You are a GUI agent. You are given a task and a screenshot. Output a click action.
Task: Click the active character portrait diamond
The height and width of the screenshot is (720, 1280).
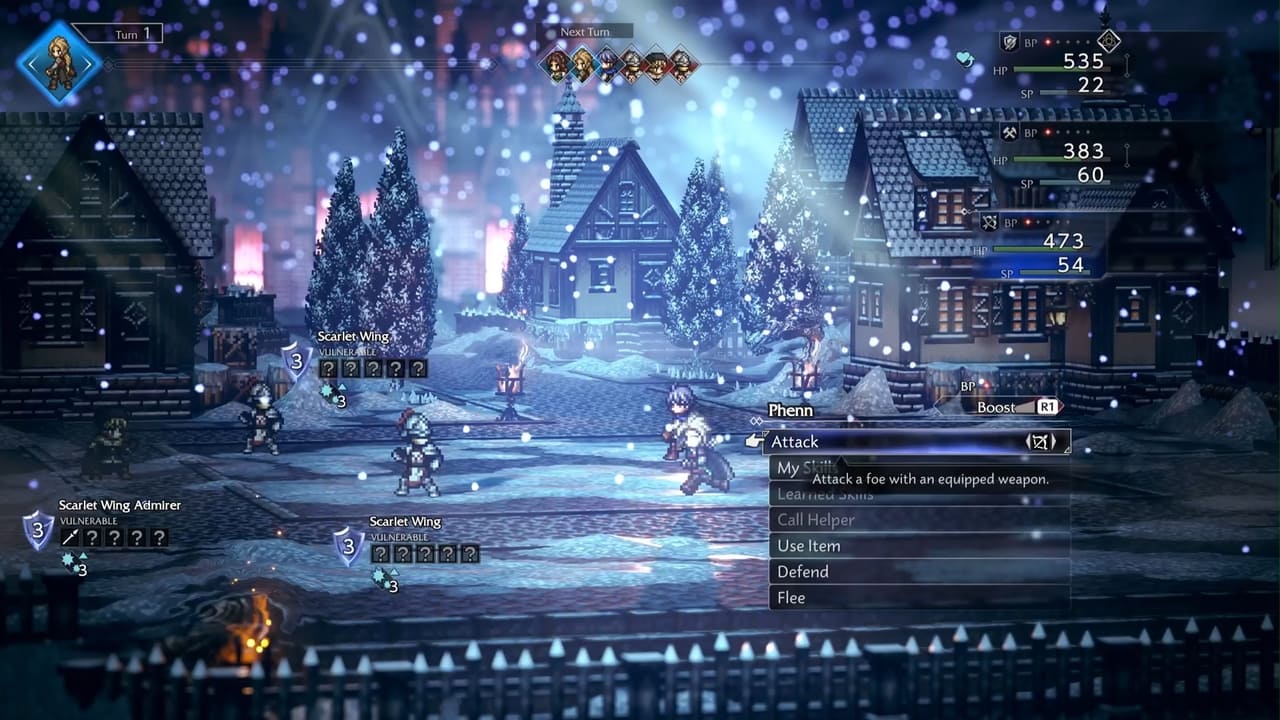tap(59, 63)
